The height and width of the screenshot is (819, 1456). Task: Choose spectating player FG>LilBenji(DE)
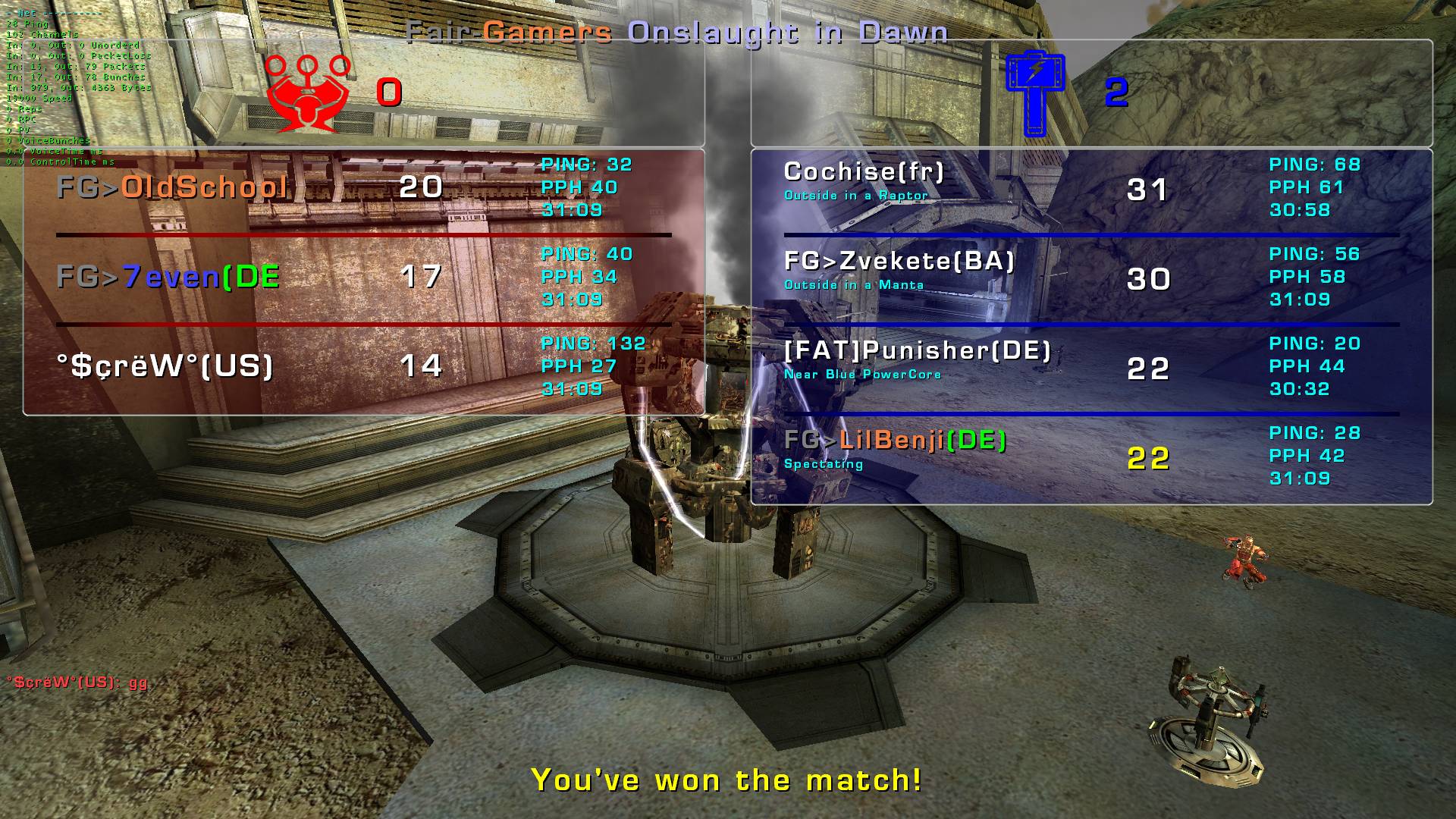coord(895,441)
